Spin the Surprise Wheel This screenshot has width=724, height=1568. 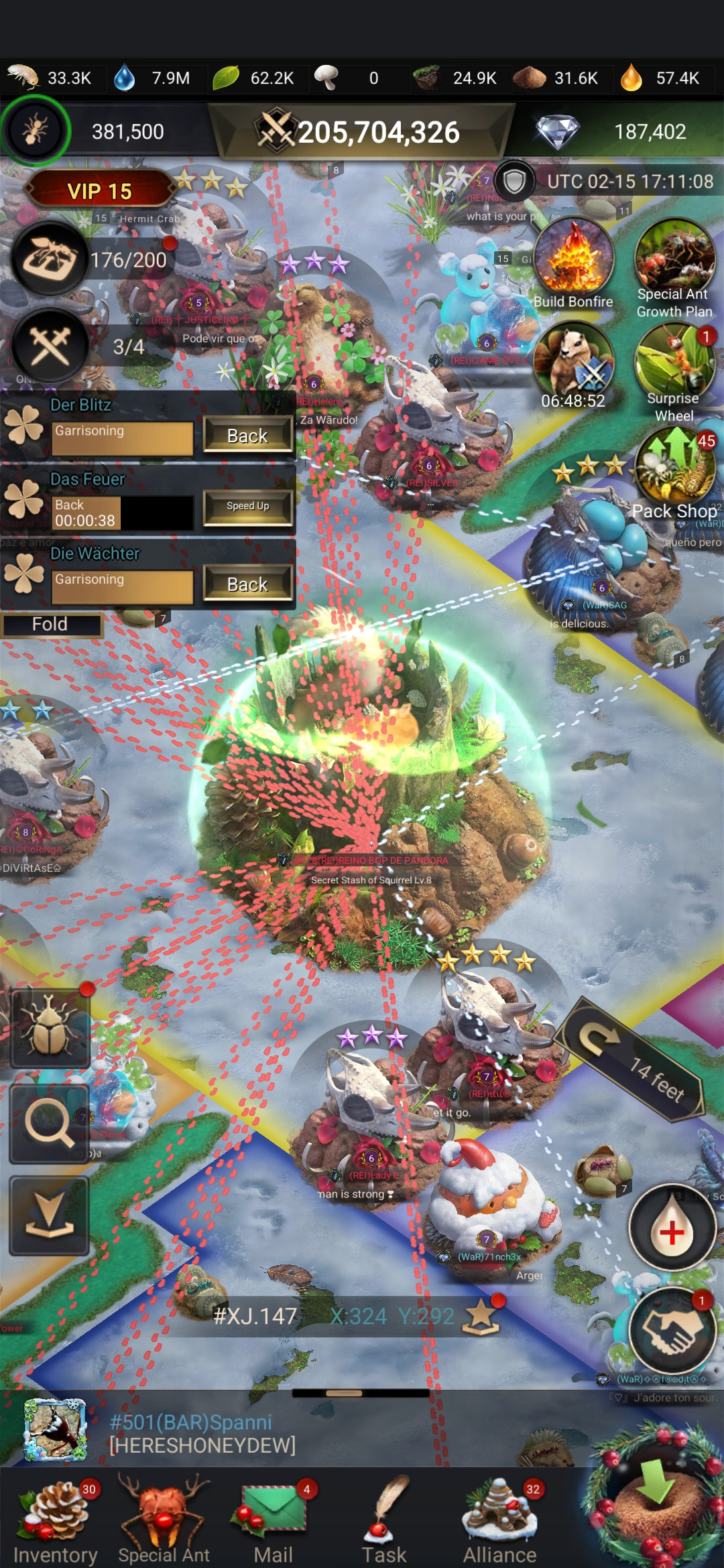click(x=674, y=369)
